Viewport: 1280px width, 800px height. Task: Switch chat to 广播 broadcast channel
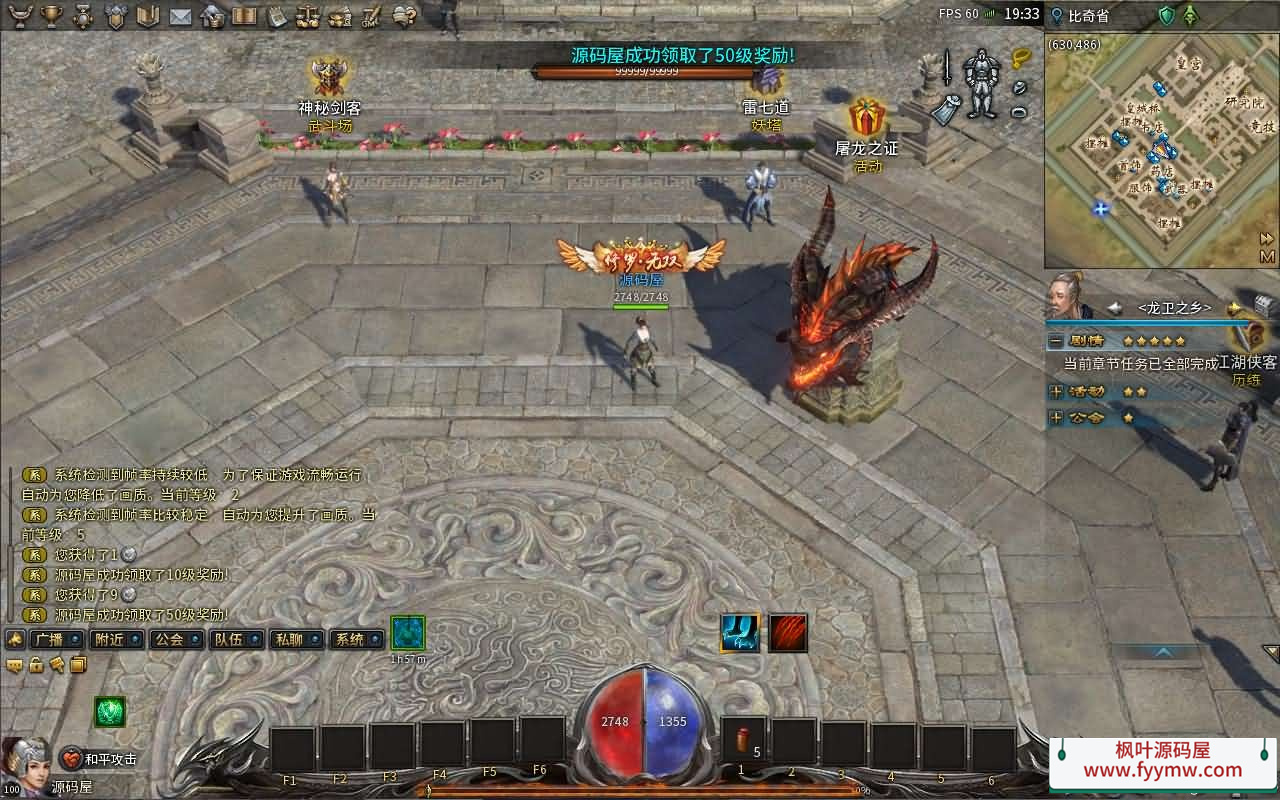[56, 639]
